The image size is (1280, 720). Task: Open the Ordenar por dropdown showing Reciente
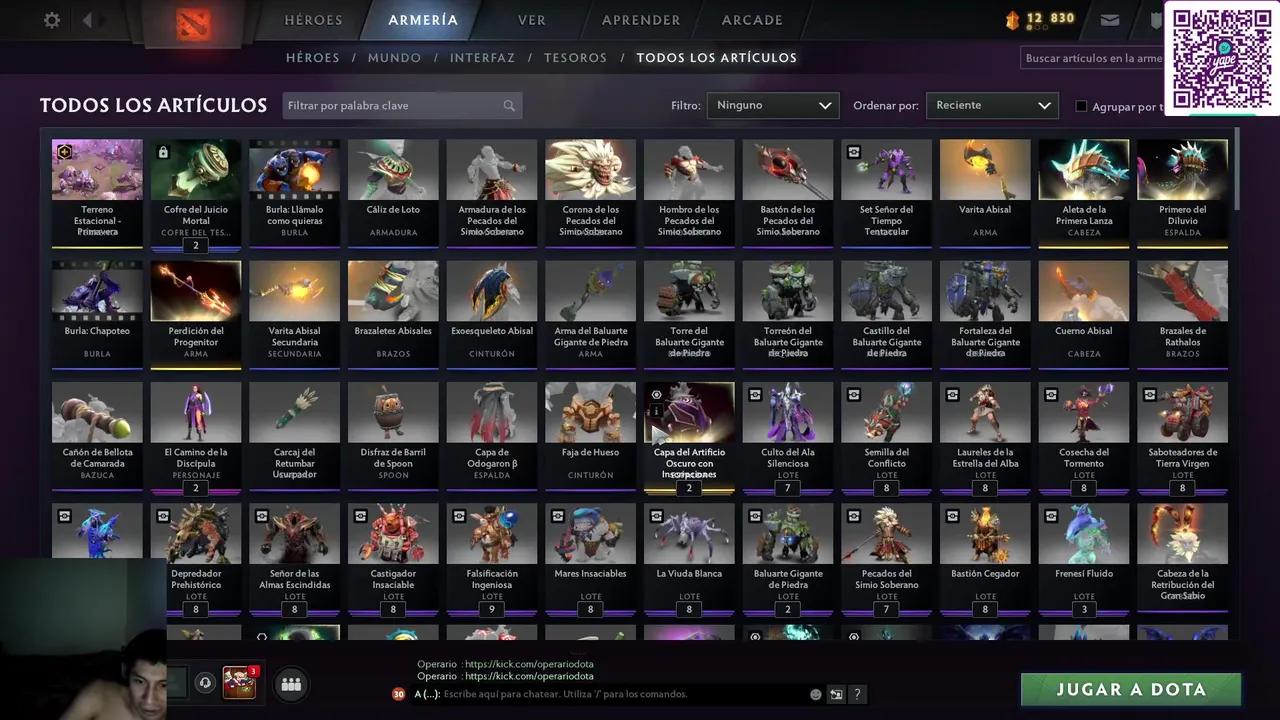(x=991, y=105)
